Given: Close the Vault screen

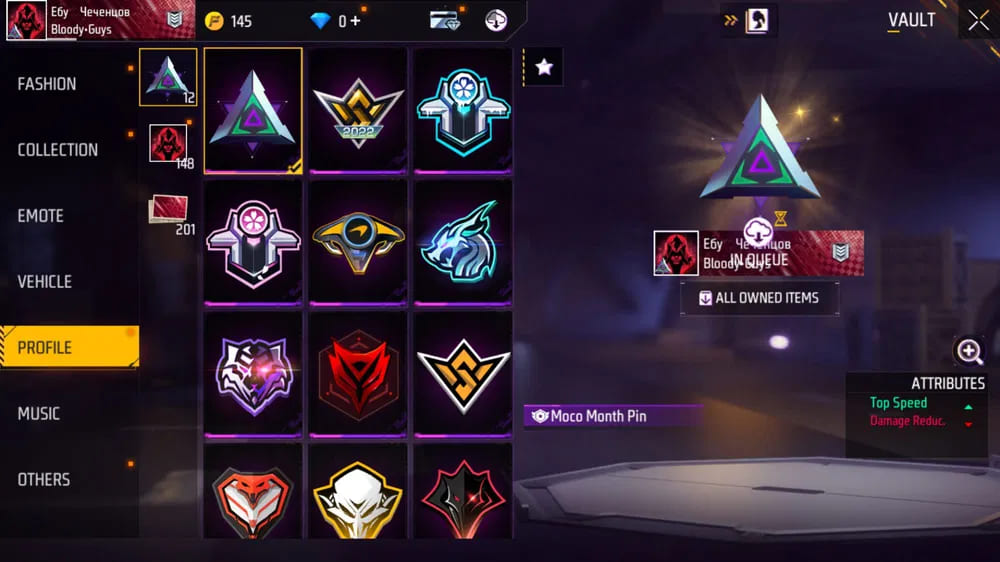Looking at the screenshot, I should 977,20.
